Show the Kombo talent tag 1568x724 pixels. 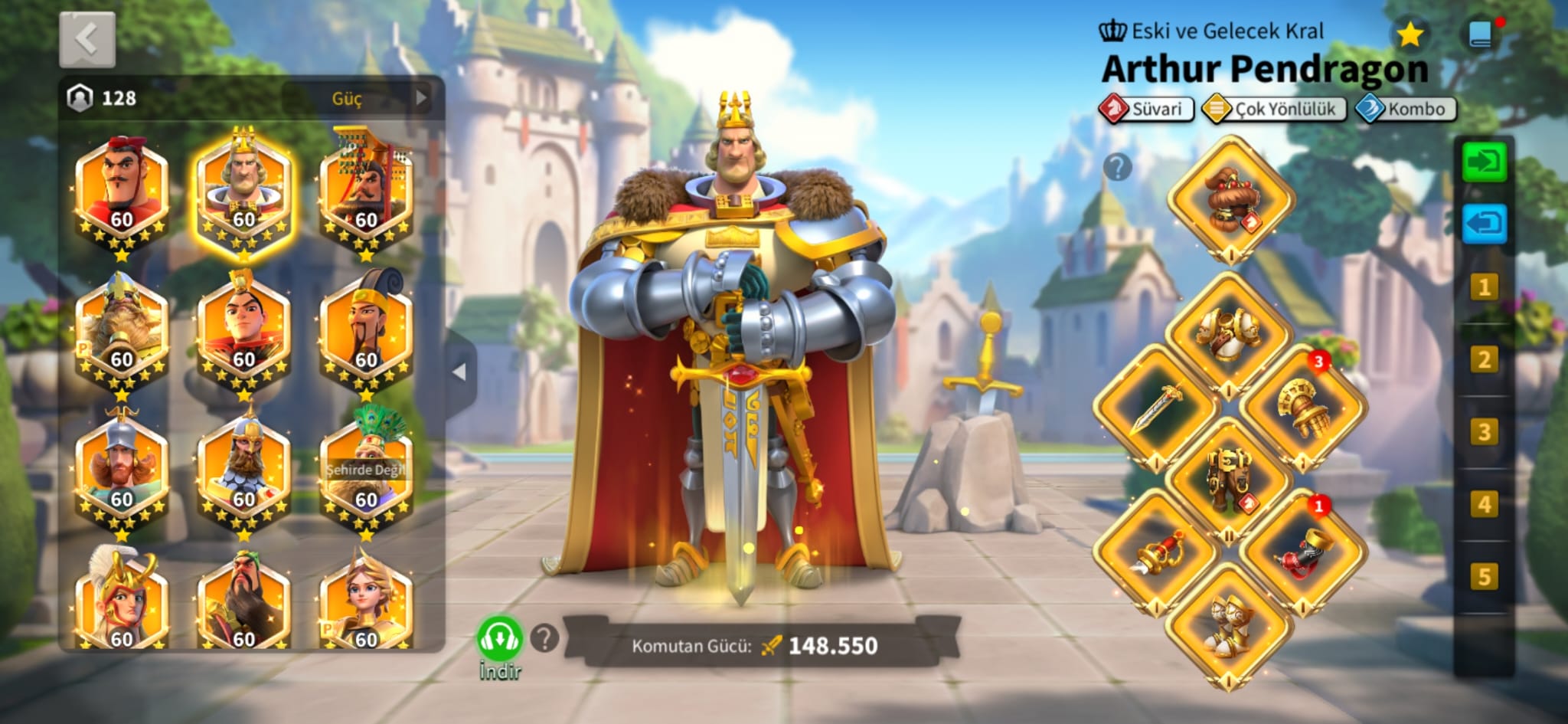tap(1406, 109)
